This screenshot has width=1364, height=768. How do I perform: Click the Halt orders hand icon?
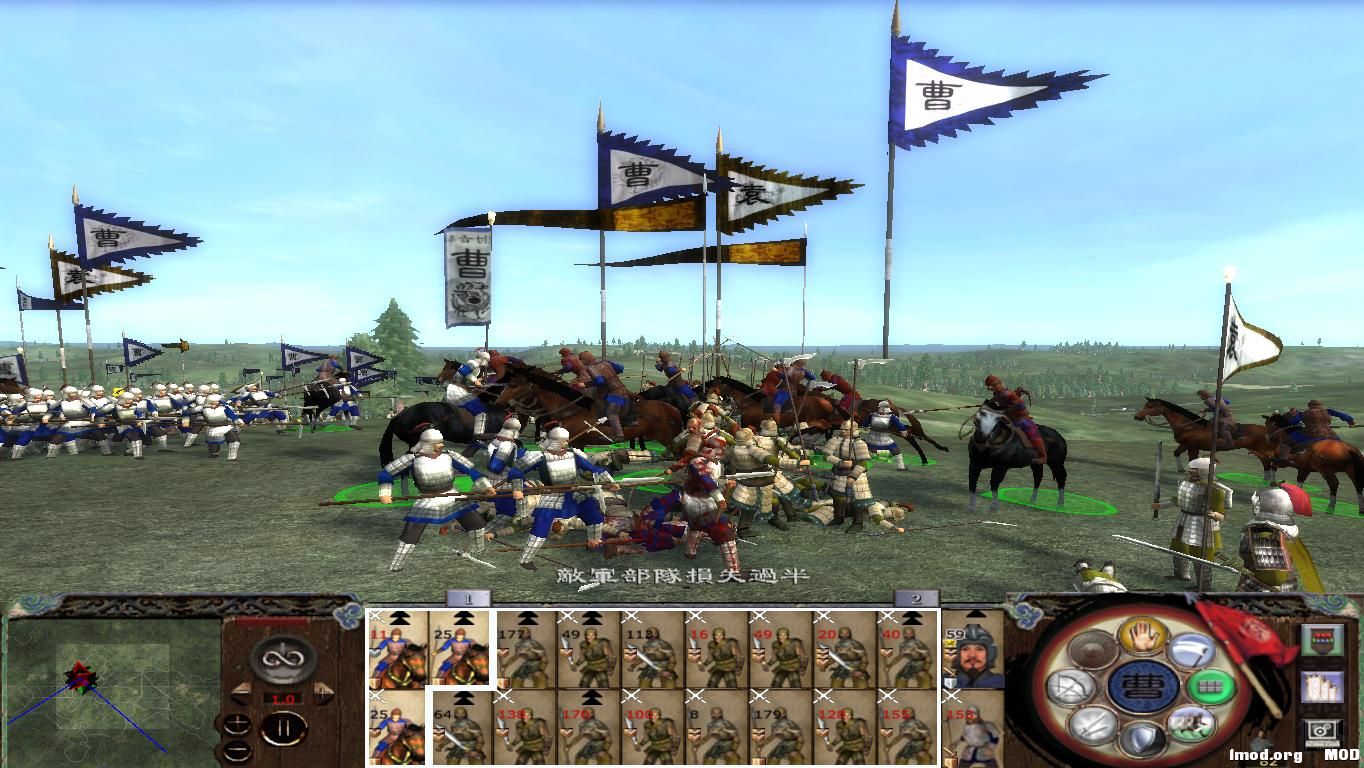tap(1141, 638)
